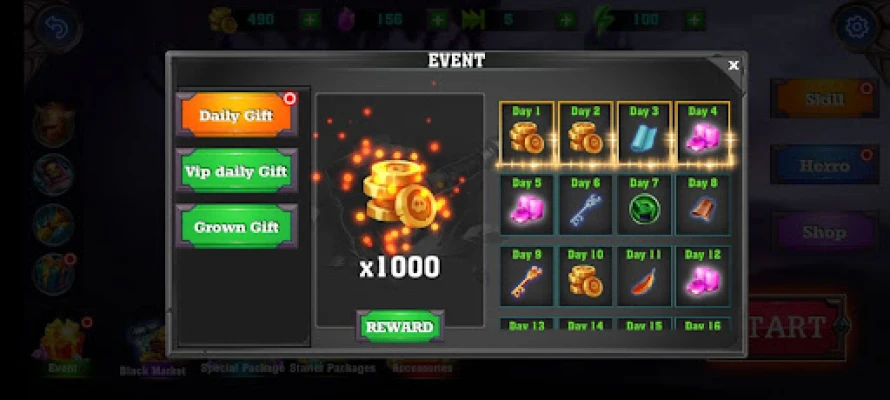Select the Day 11 feather reward
Image resolution: width=890 pixels, height=400 pixels.
[644, 275]
